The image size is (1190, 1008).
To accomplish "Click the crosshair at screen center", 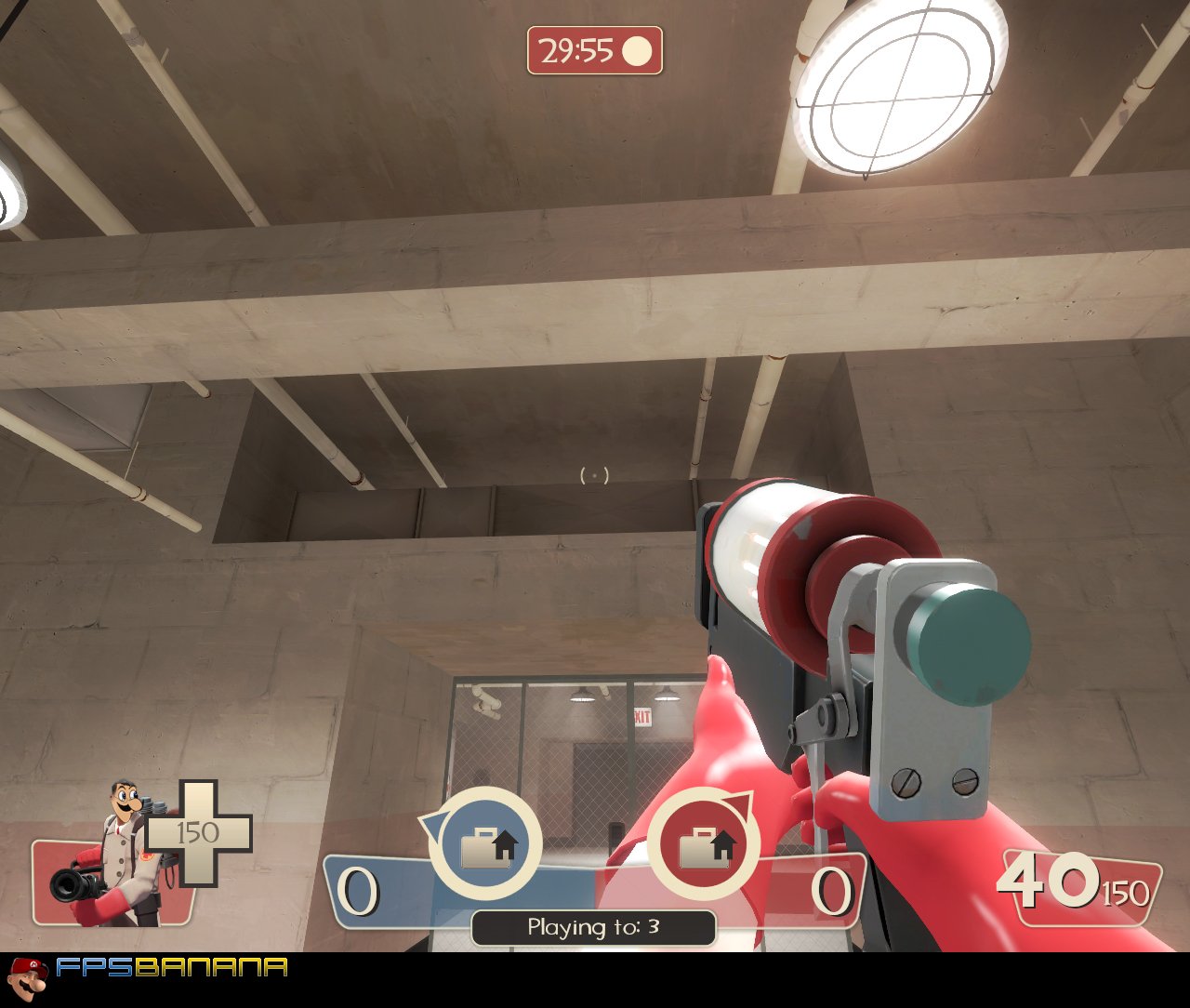I will [595, 475].
